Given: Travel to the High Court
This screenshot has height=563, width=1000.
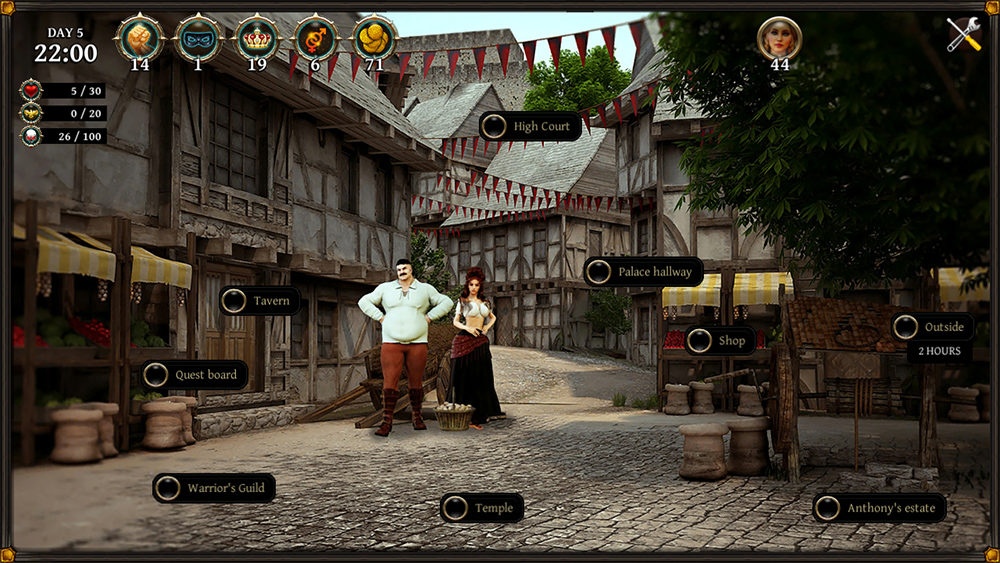Looking at the screenshot, I should click(530, 127).
